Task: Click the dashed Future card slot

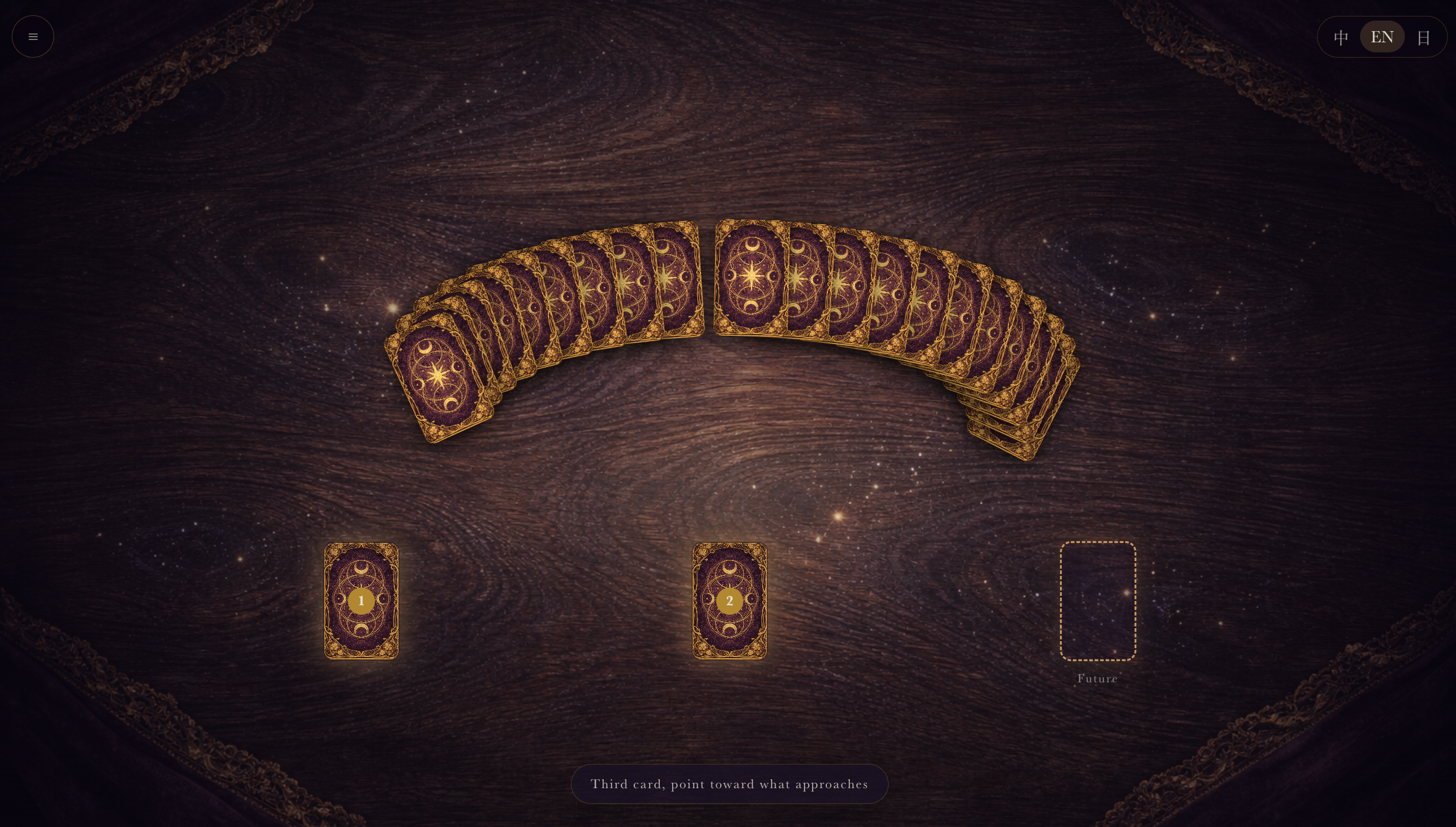Action: click(1098, 601)
